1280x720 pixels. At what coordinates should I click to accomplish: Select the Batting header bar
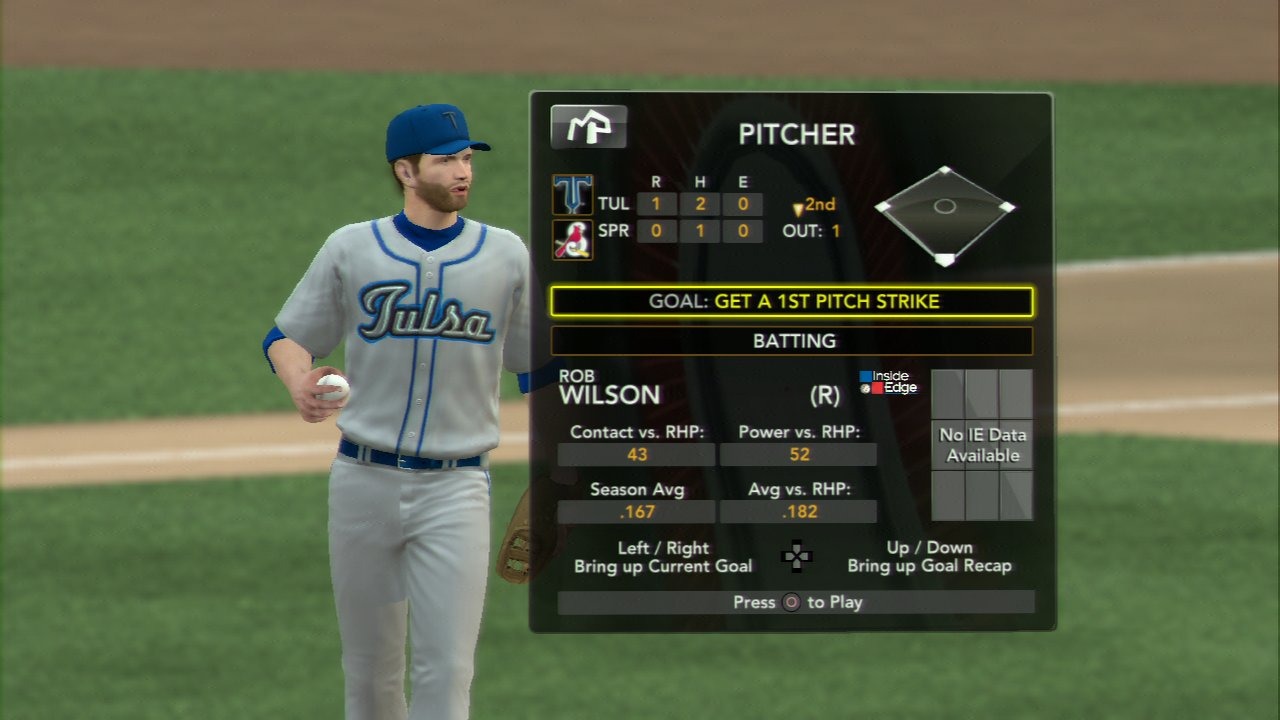coord(792,341)
